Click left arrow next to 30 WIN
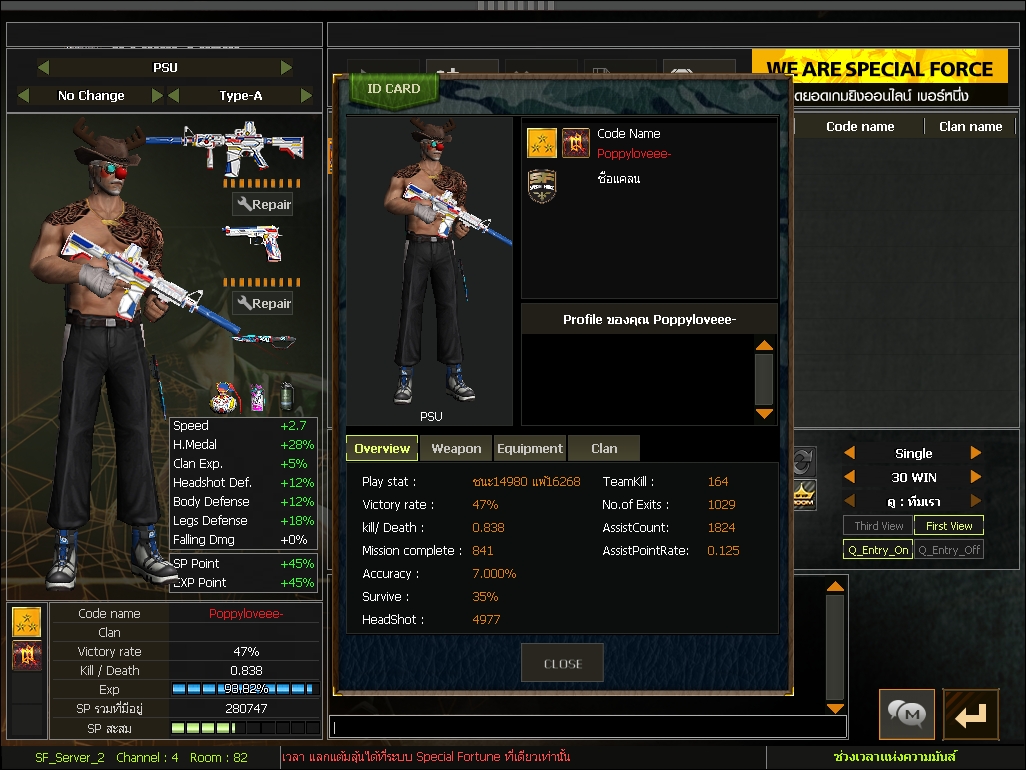1026x770 pixels. (850, 477)
